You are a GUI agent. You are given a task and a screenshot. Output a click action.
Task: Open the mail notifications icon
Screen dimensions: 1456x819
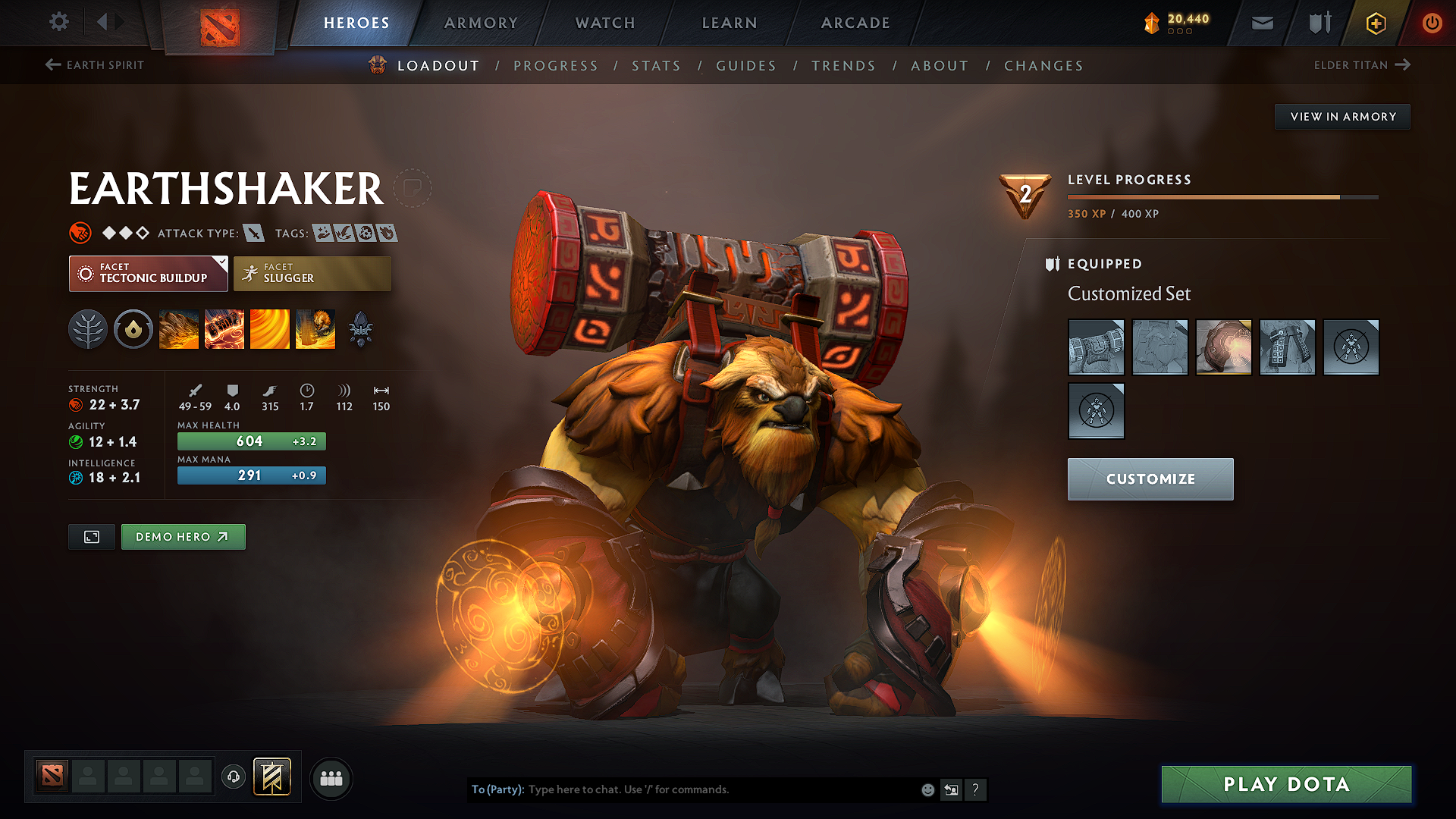tap(1261, 23)
